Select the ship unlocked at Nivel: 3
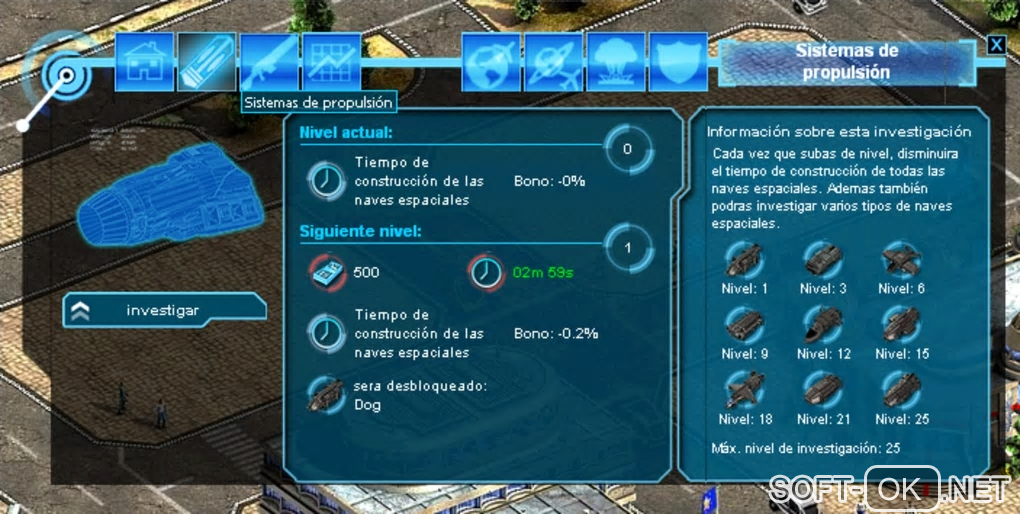Screen dimensions: 1020x514 coord(823,260)
